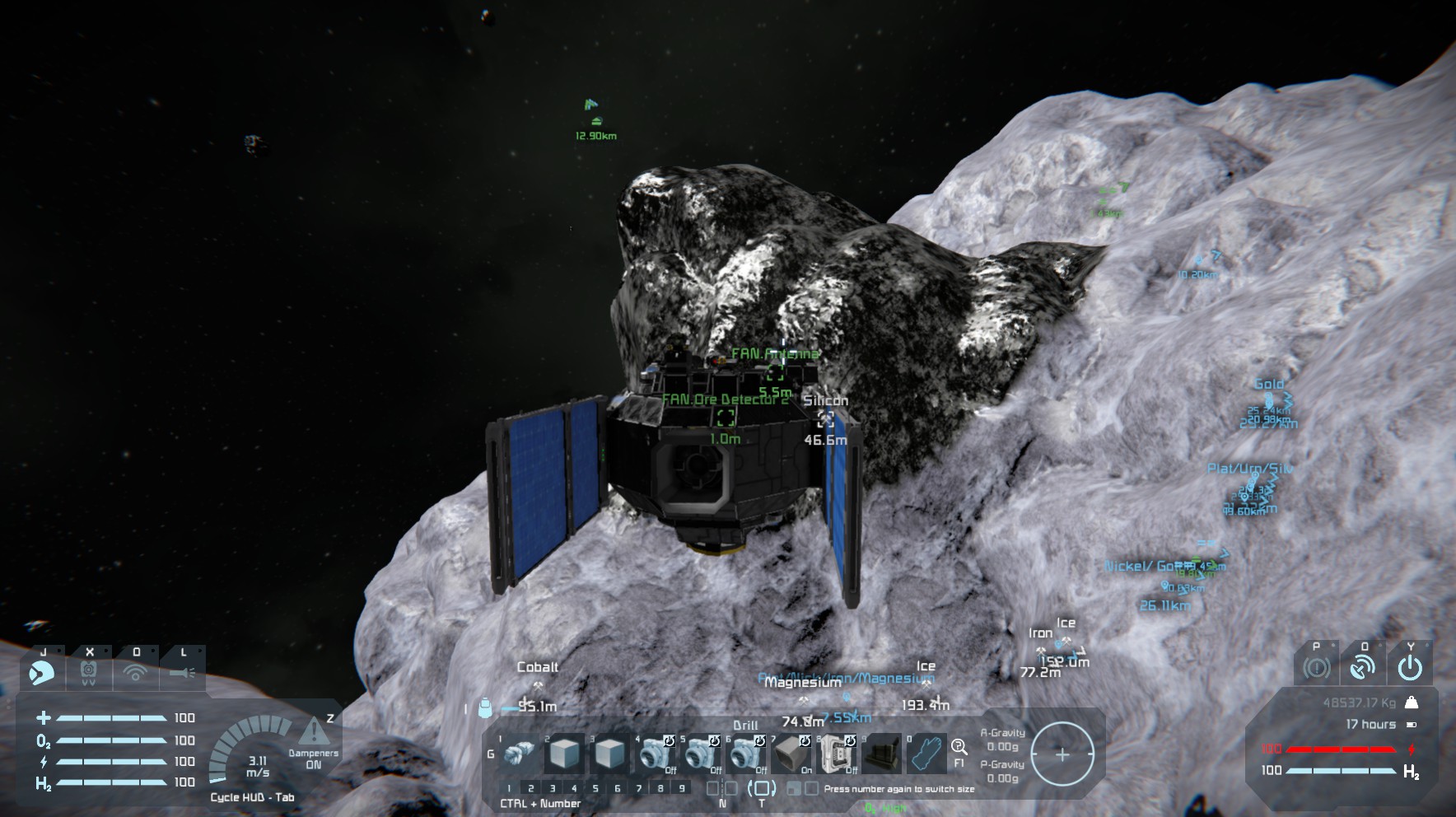The width and height of the screenshot is (1456, 817).
Task: Turn on the flashlight icon
Action: tap(183, 673)
